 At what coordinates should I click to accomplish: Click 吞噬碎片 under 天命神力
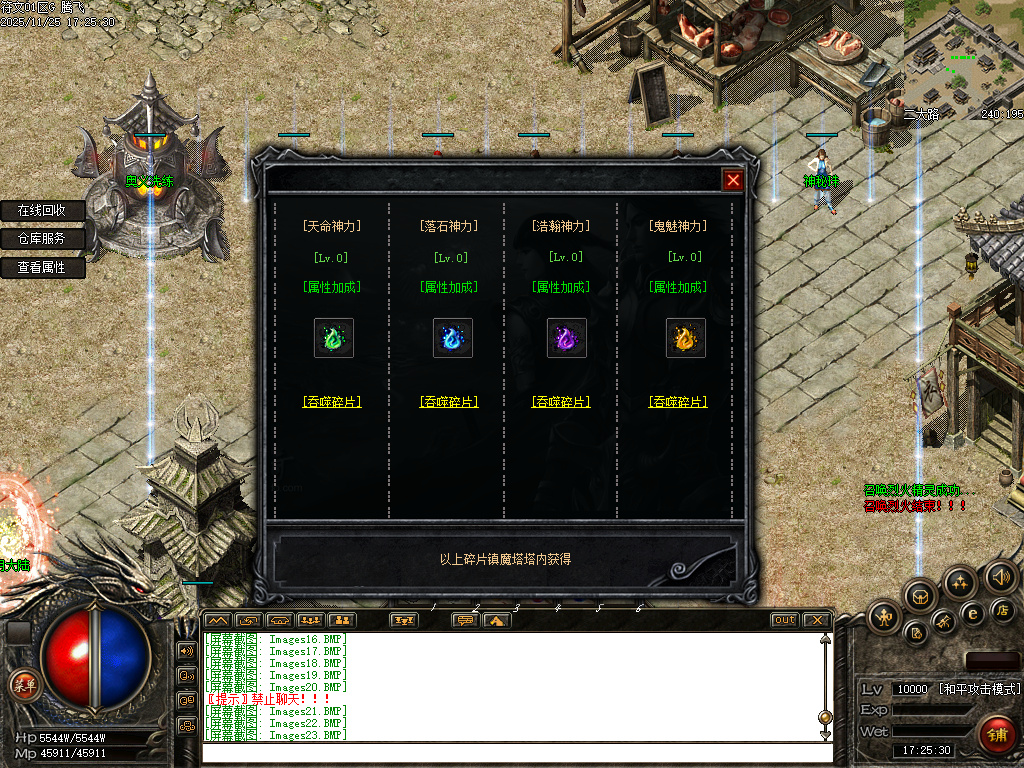(332, 402)
